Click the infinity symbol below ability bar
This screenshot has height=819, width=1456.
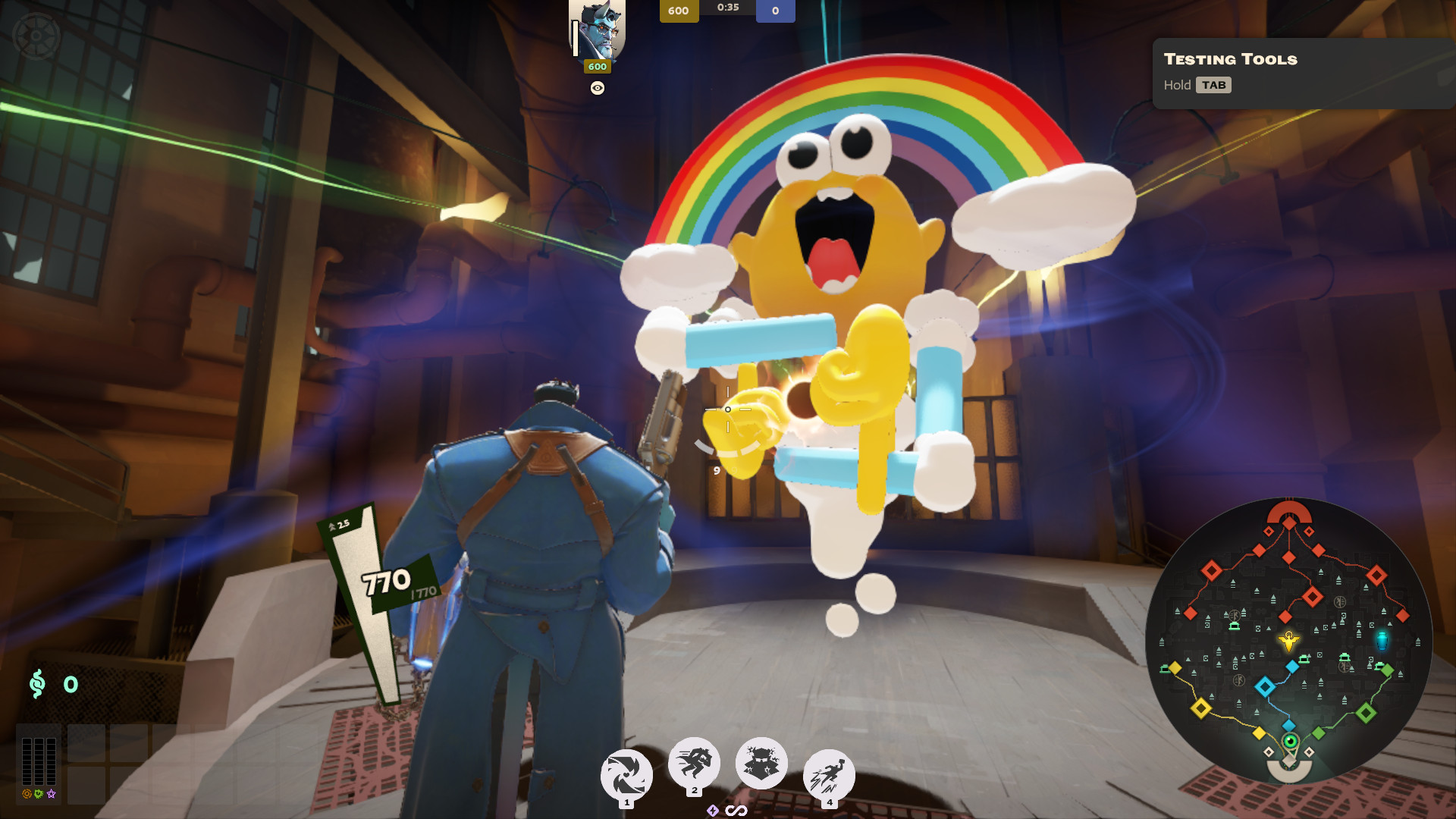pos(736,809)
